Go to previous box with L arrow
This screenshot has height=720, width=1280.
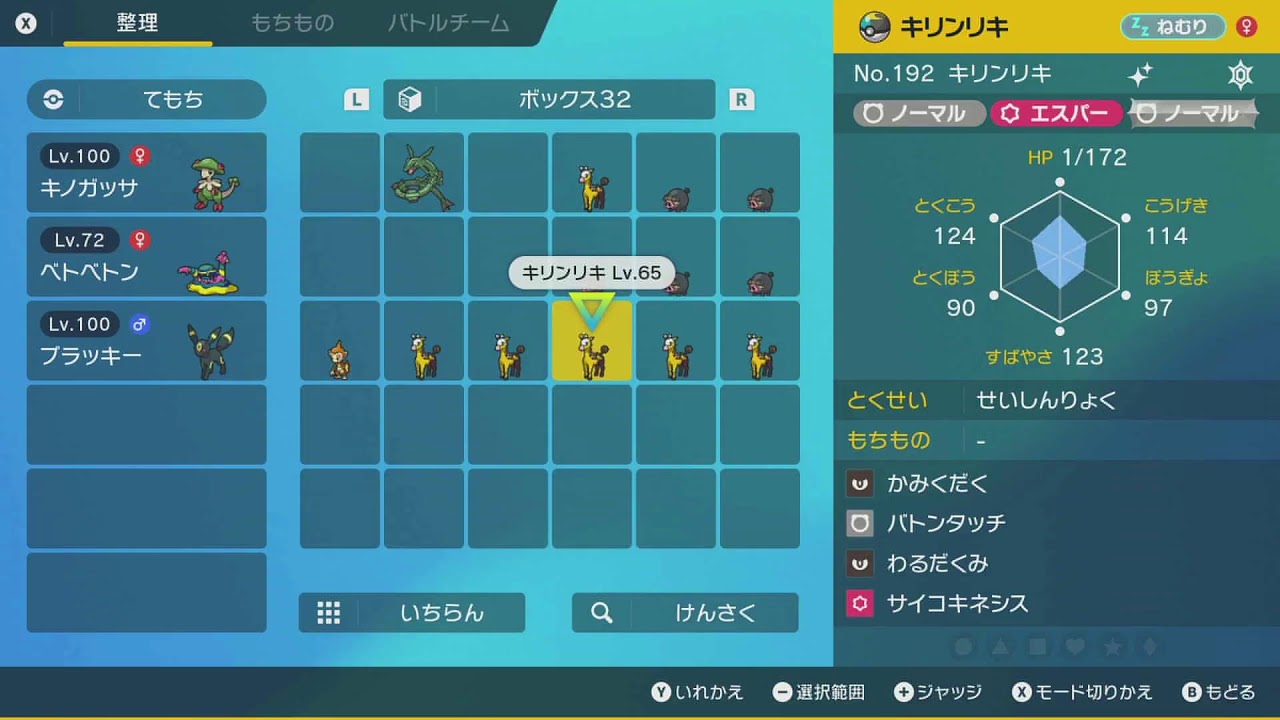pyautogui.click(x=356, y=99)
